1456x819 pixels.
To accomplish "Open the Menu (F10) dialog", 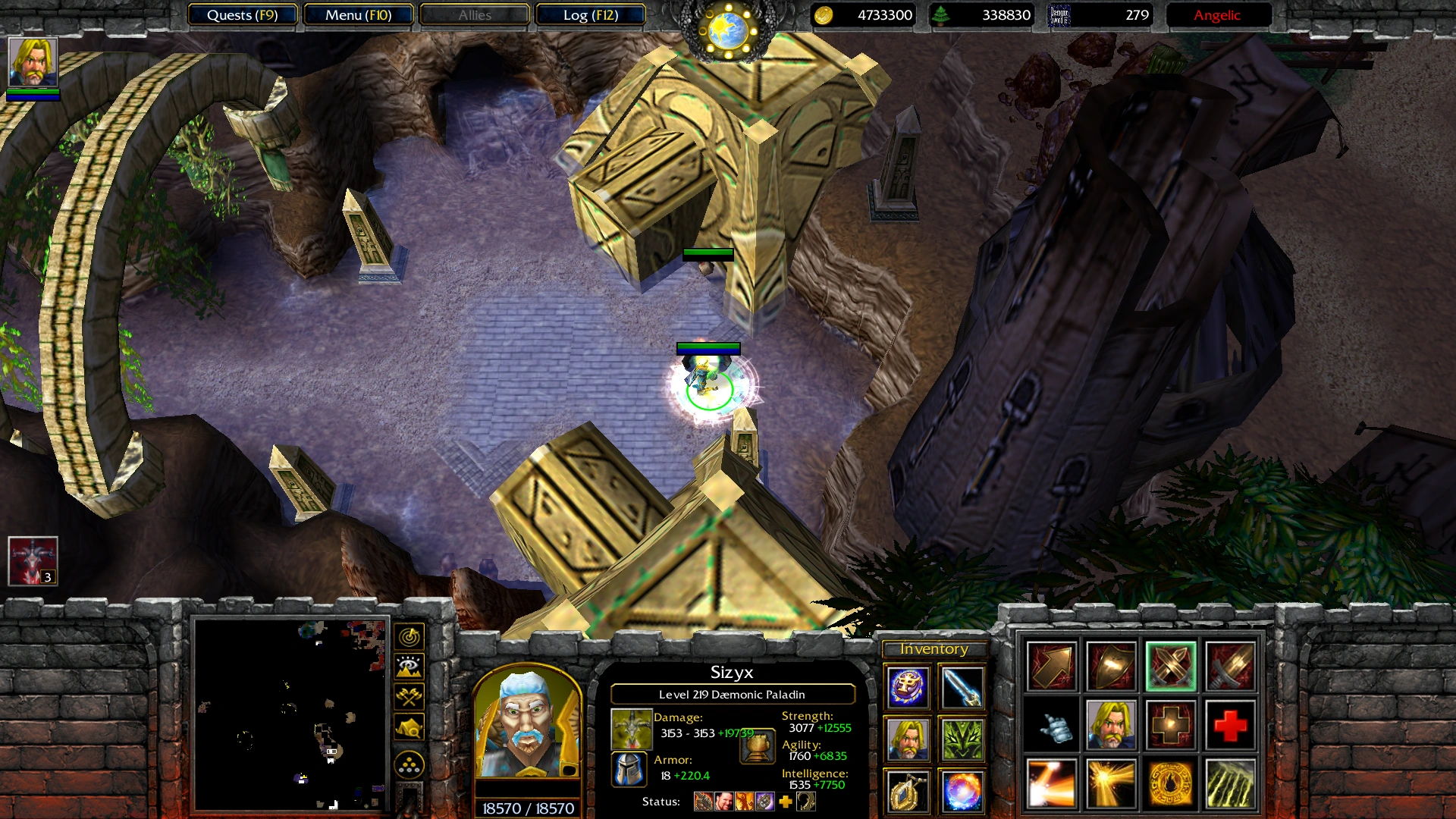I will coord(358,14).
